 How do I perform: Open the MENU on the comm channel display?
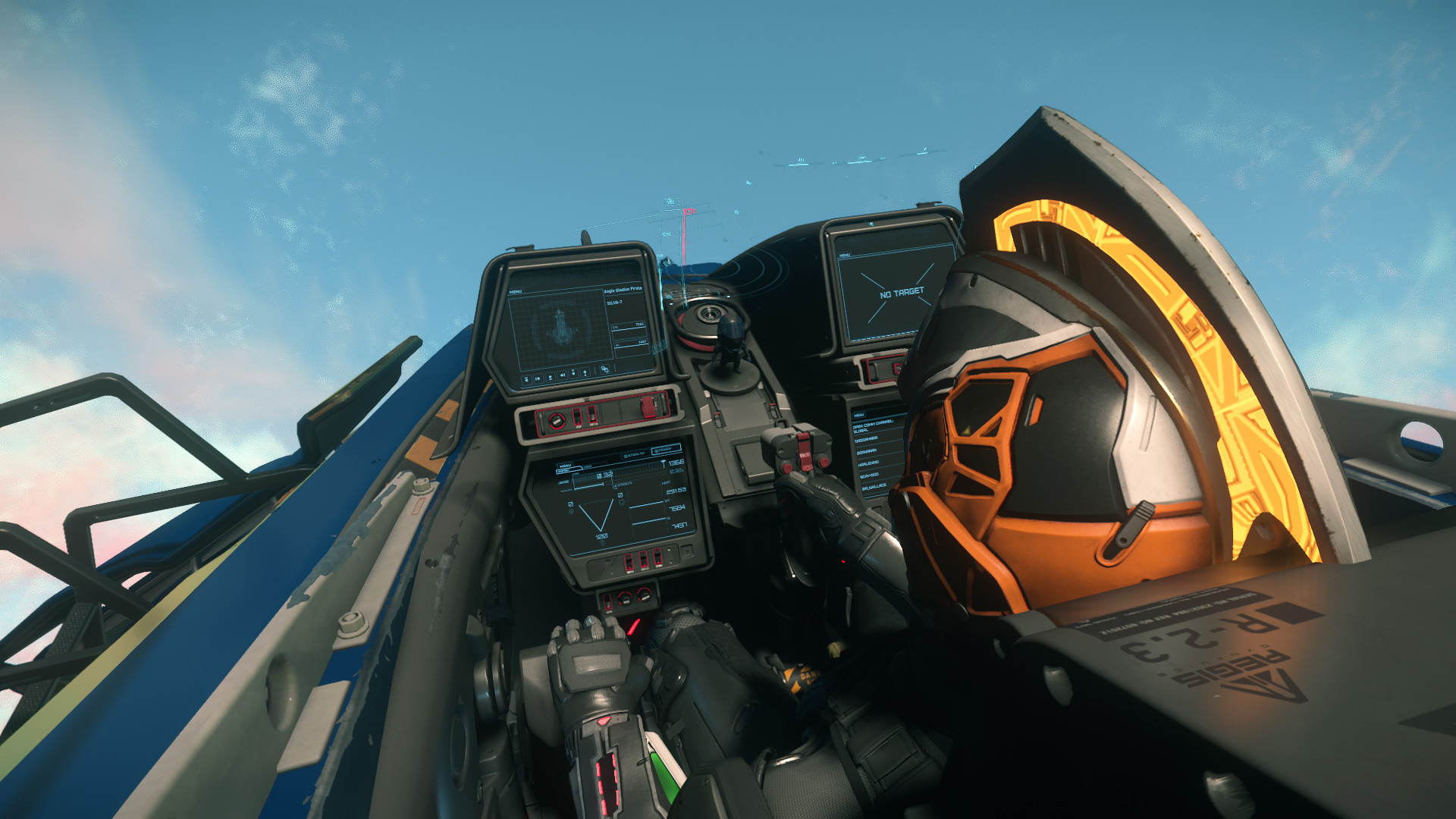(858, 415)
